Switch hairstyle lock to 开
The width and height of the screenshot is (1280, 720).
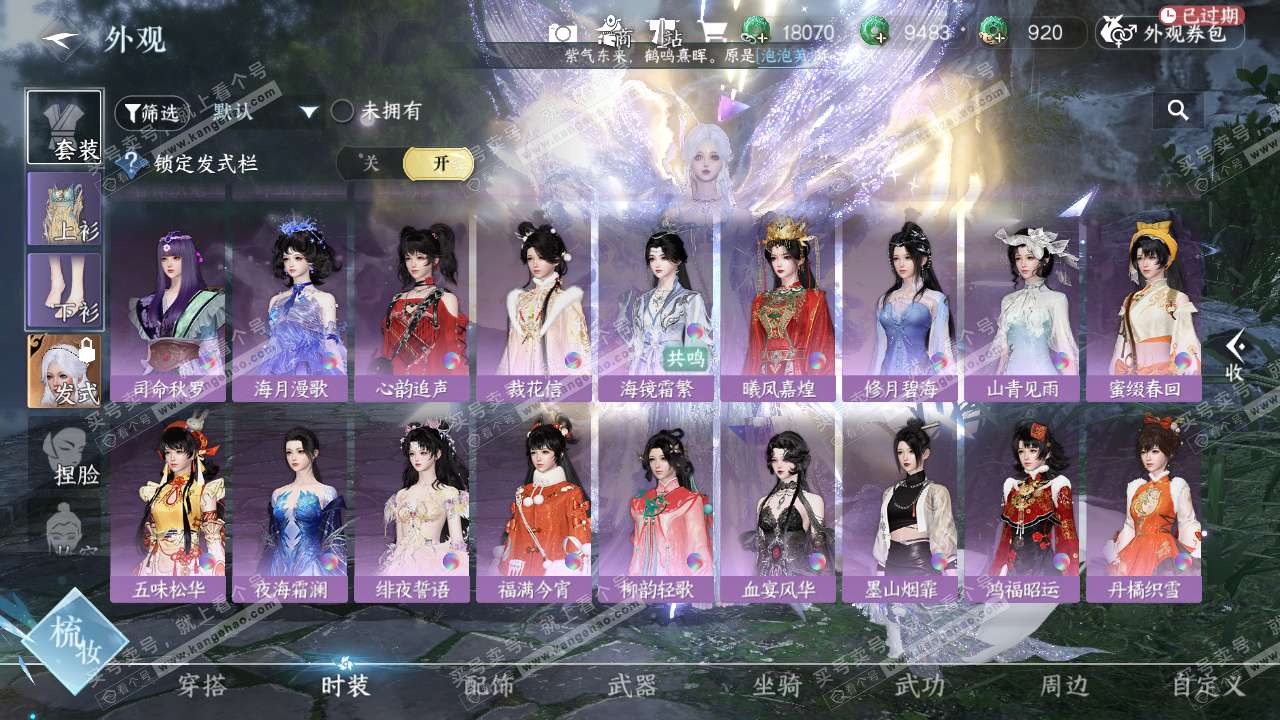(439, 164)
